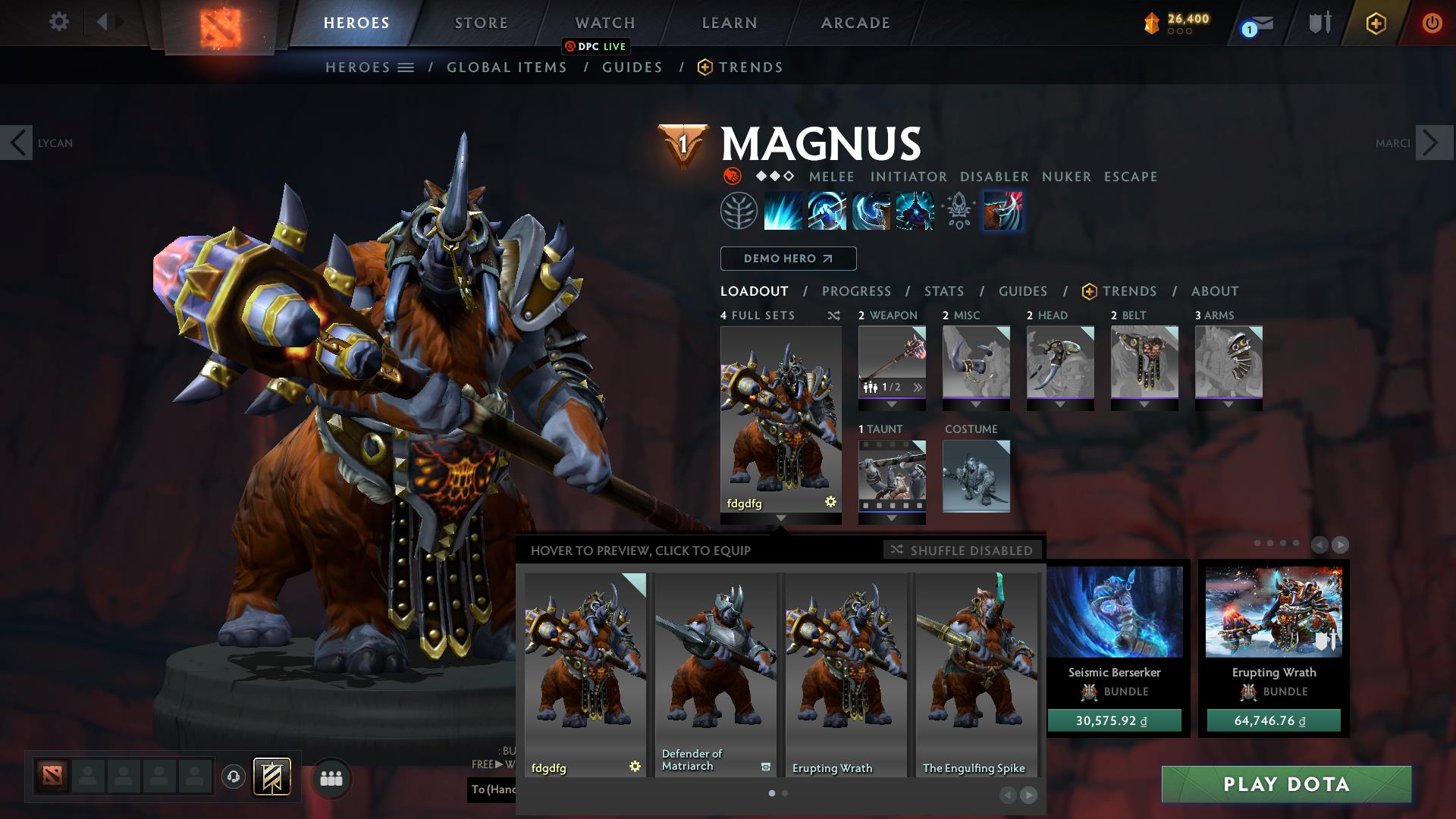Open the settings gear icon
Image resolution: width=1456 pixels, height=819 pixels.
click(58, 21)
